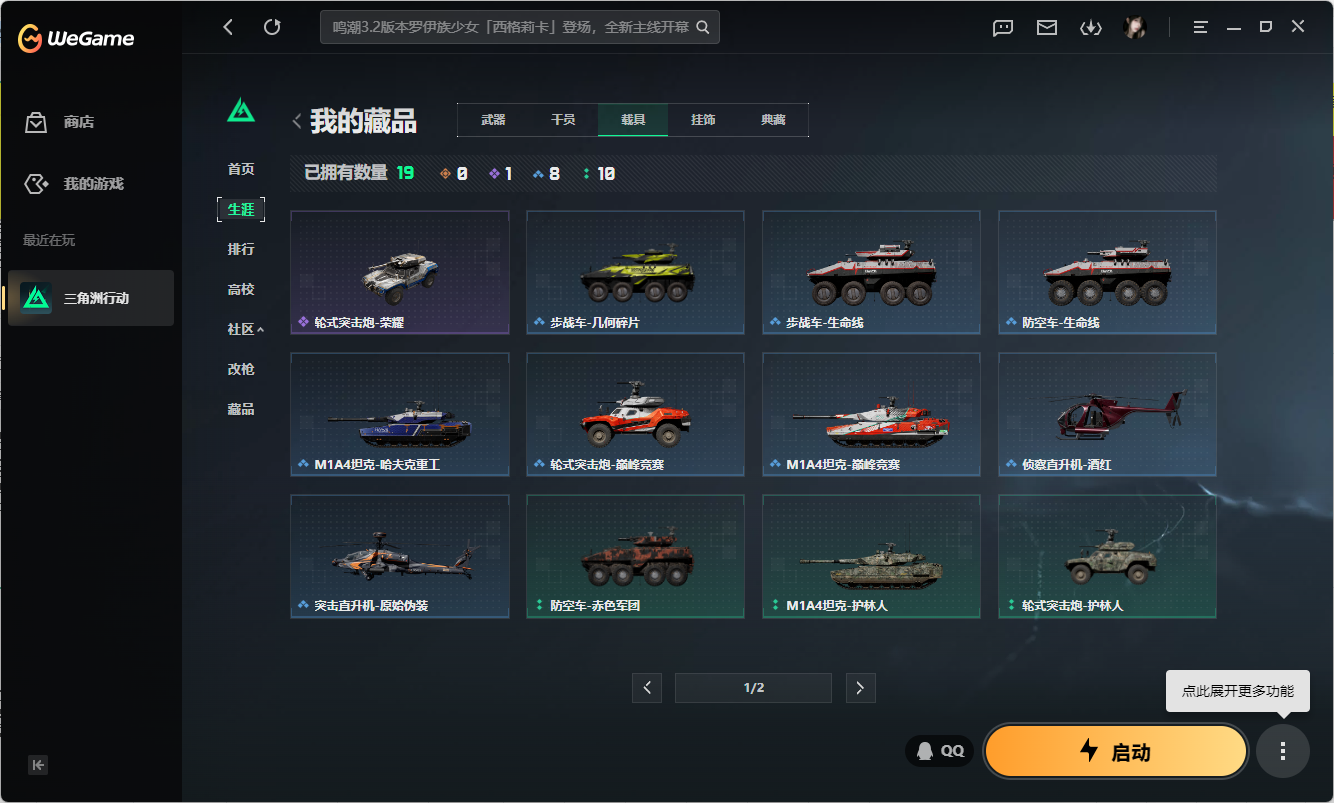Screen dimensions: 1334x803
Task: Filter collection by purple rarity
Action: 495,172
